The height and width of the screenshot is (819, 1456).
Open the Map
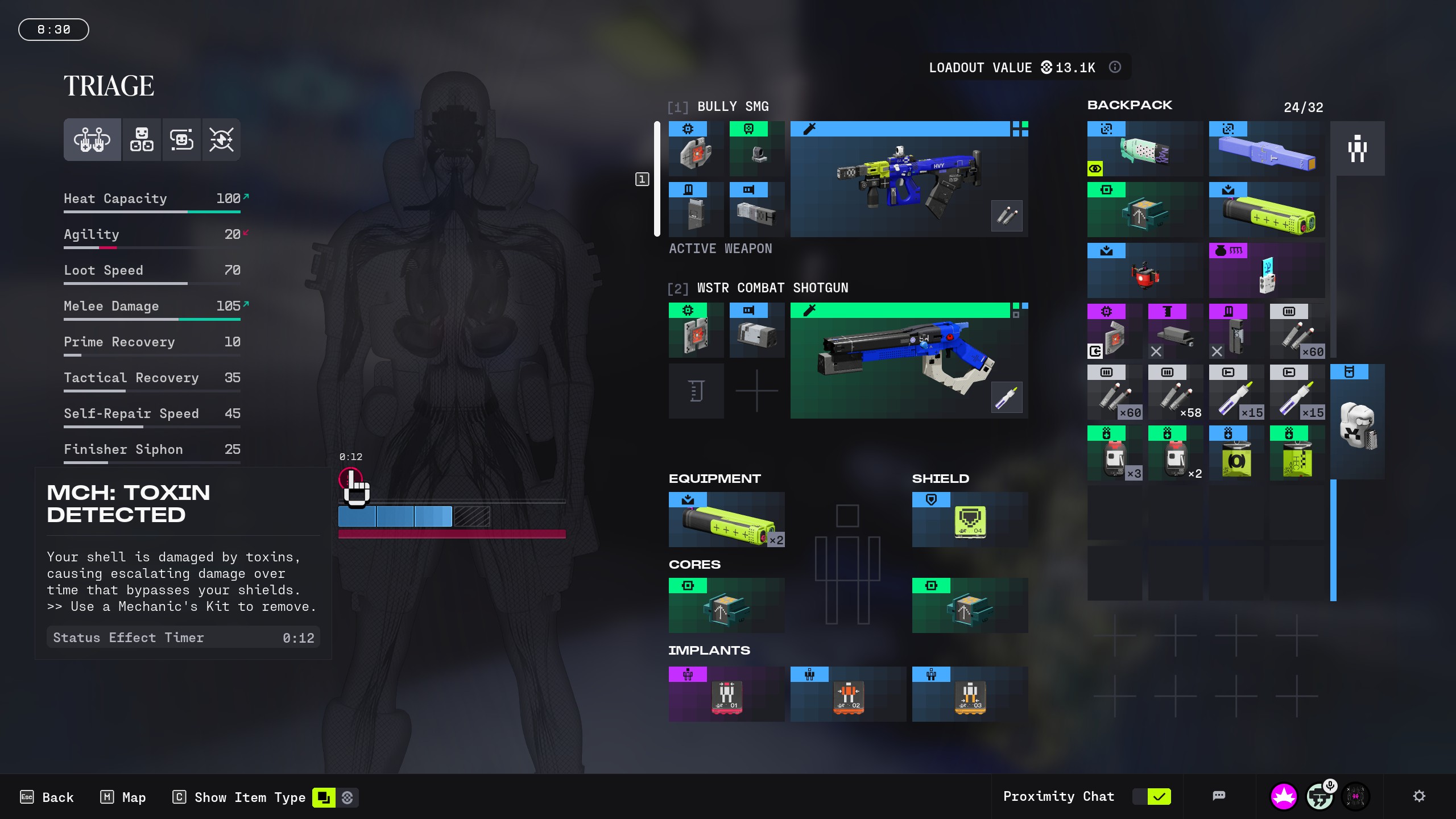pos(123,797)
